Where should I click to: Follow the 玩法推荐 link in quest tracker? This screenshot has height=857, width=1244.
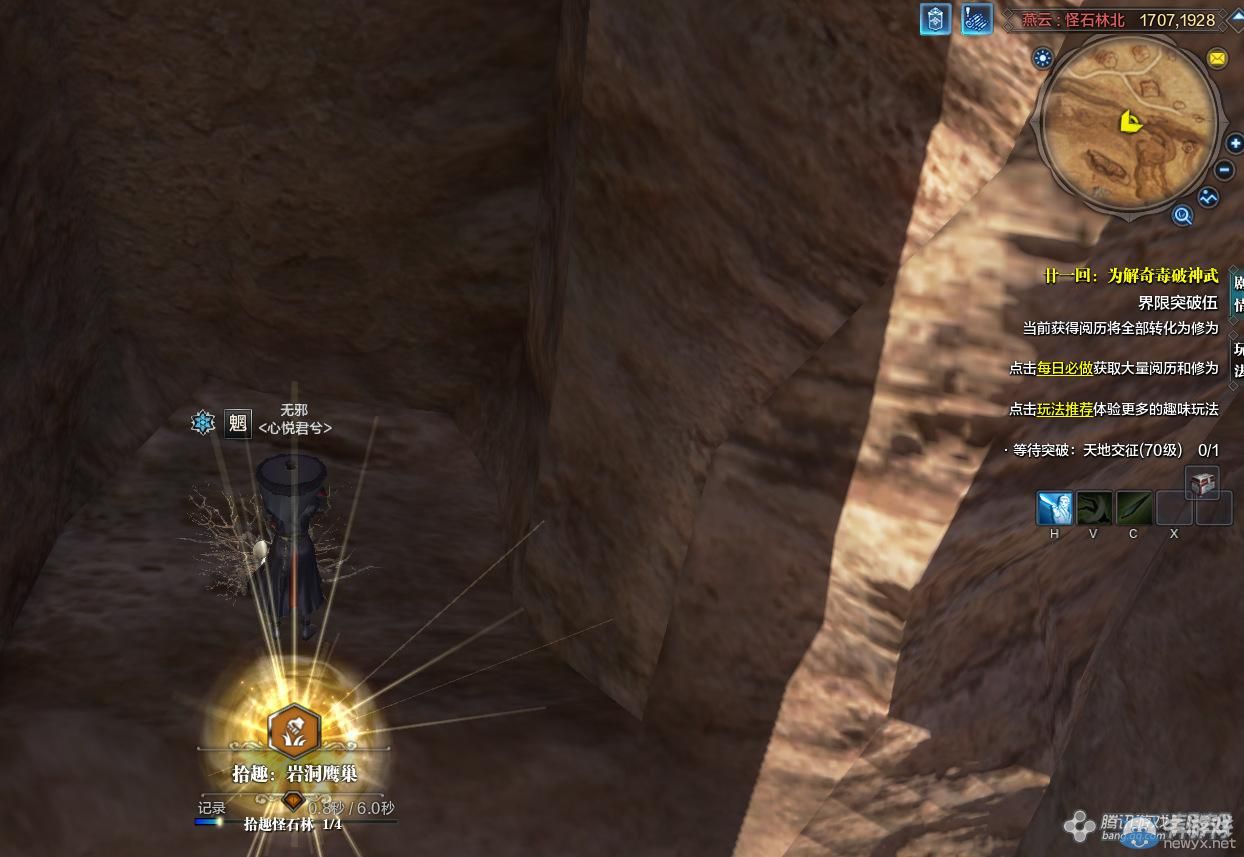click(1064, 409)
